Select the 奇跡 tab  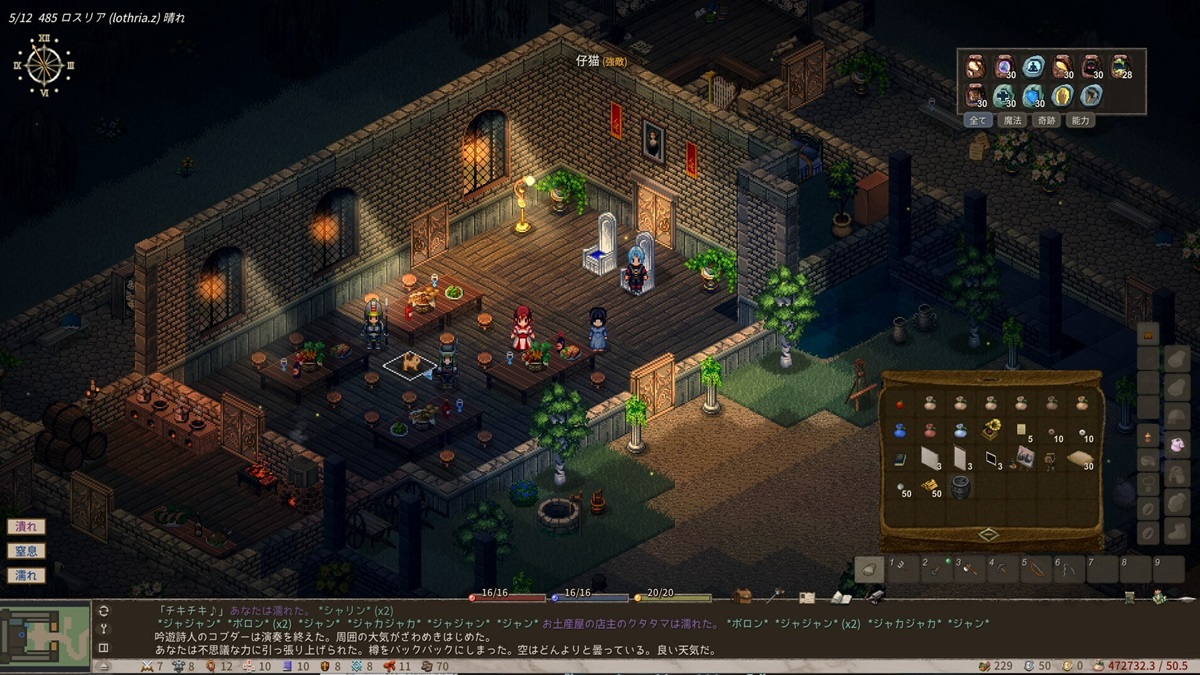pyautogui.click(x=1046, y=120)
